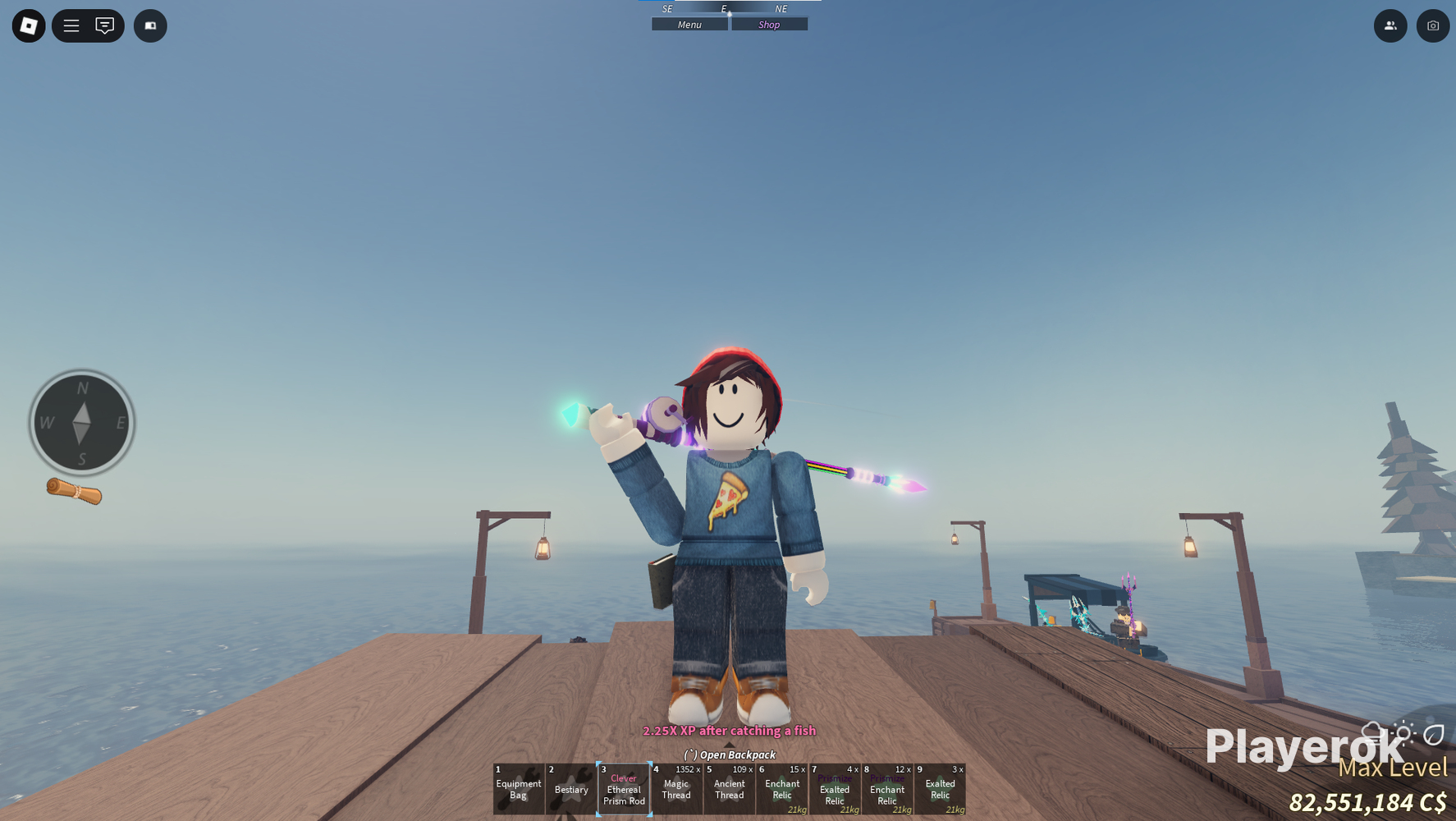Image resolution: width=1456 pixels, height=821 pixels.
Task: Open the Equipment Bag from slot 1
Action: pos(518,788)
